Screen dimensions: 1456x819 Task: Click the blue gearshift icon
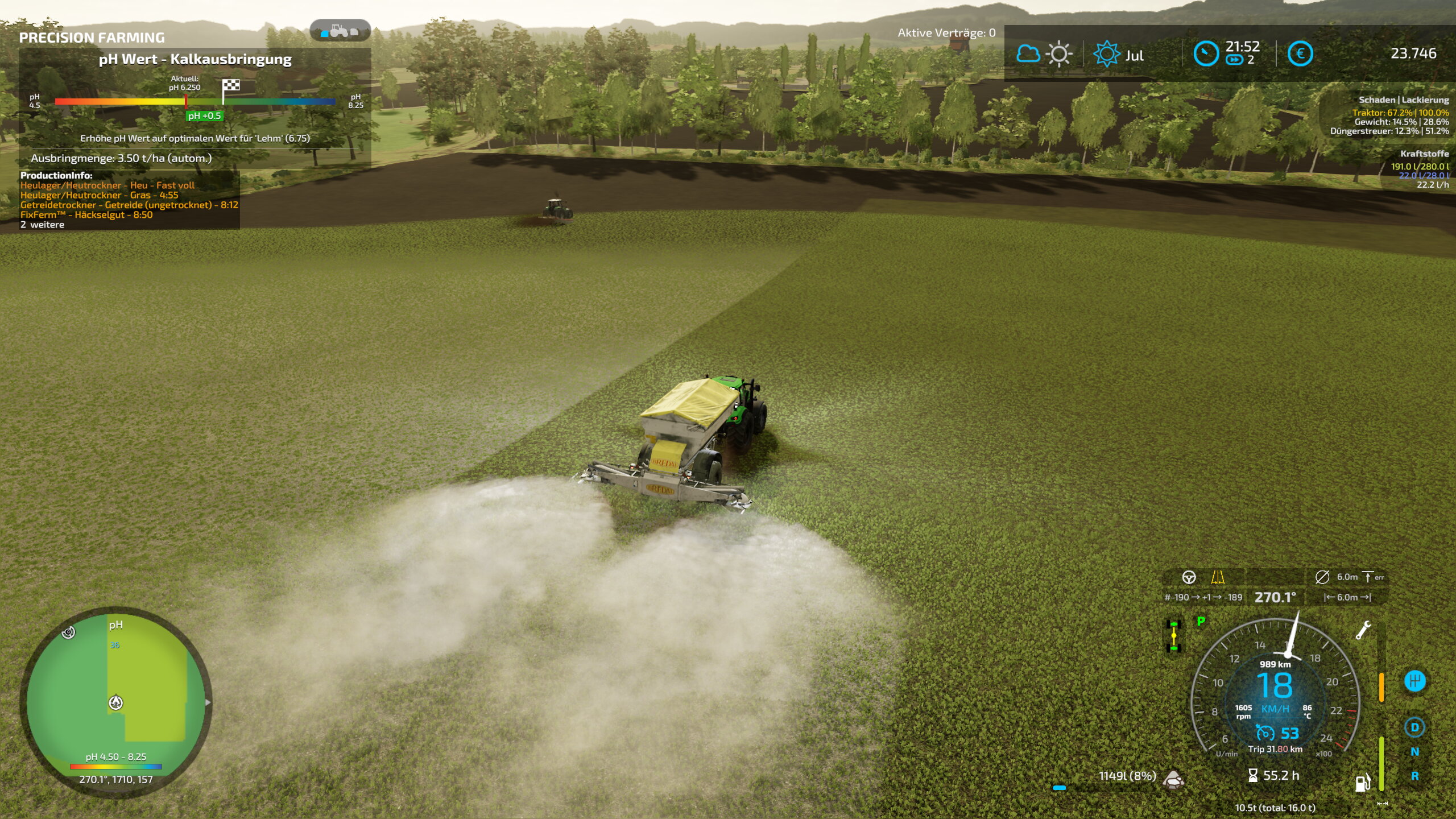pos(1414,681)
